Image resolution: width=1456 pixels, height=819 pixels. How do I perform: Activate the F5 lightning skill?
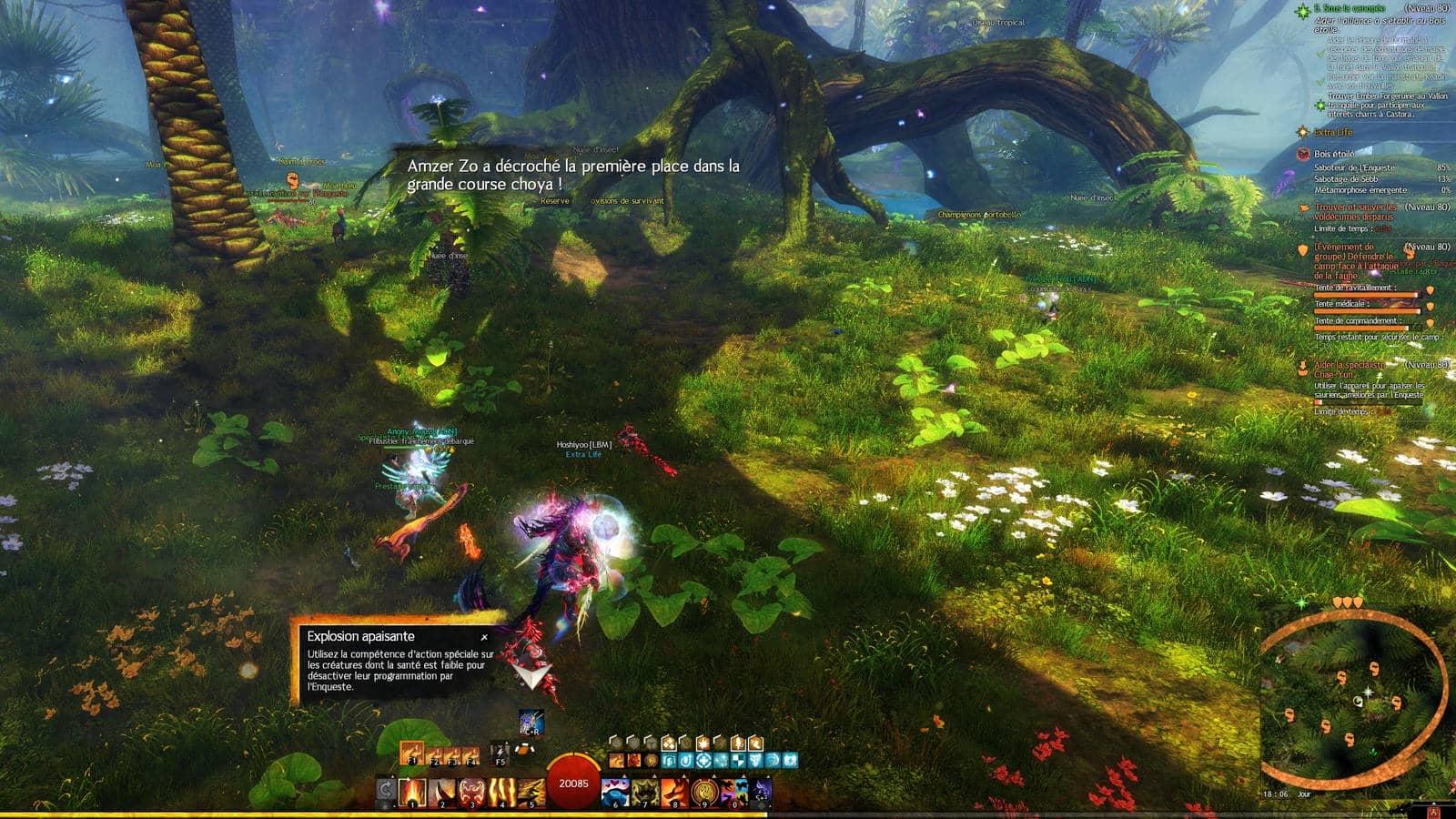pos(500,753)
